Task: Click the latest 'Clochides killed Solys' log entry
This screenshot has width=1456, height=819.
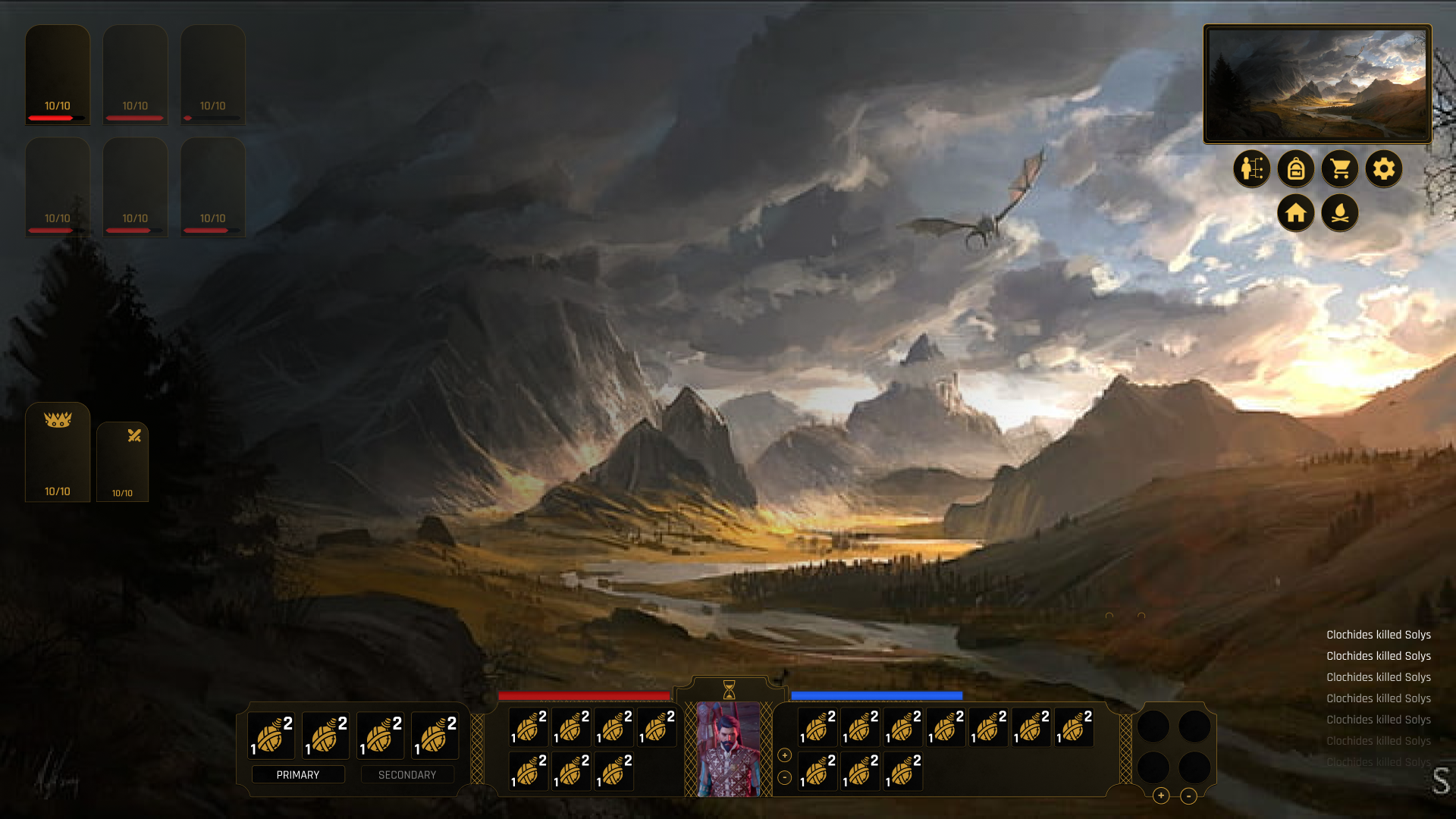Action: [x=1378, y=635]
